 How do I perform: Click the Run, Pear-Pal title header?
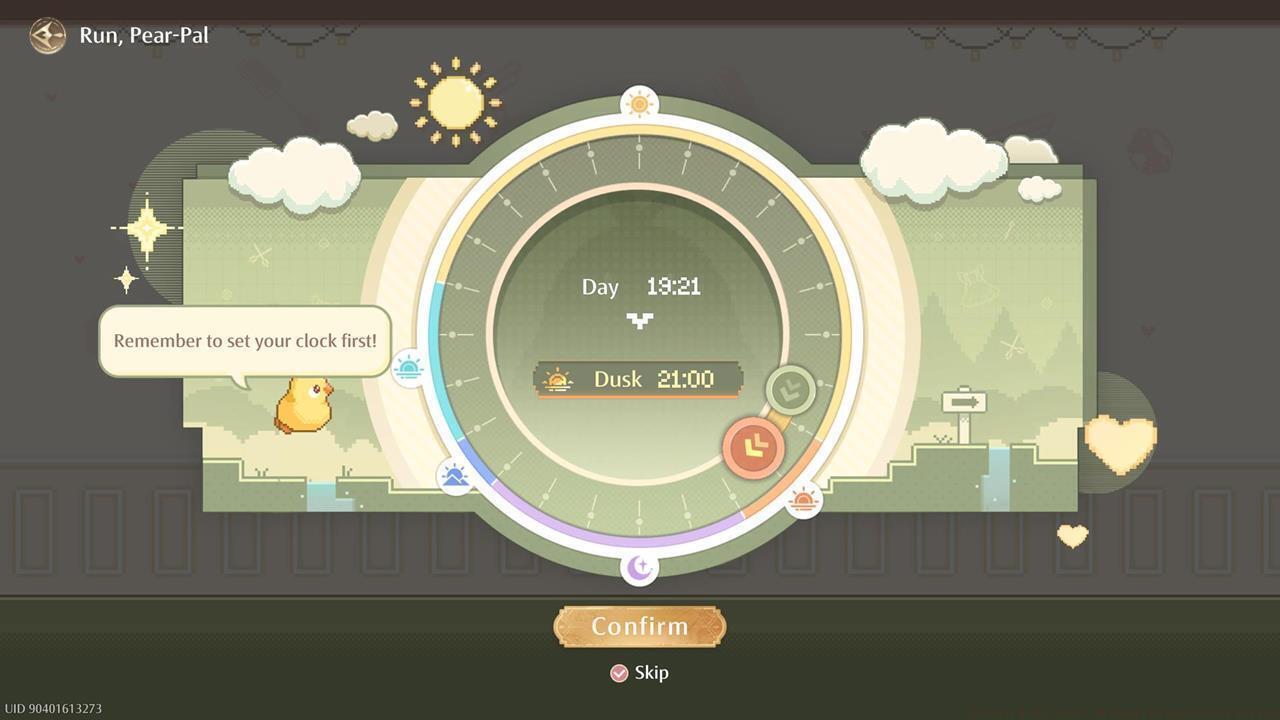pyautogui.click(x=143, y=35)
